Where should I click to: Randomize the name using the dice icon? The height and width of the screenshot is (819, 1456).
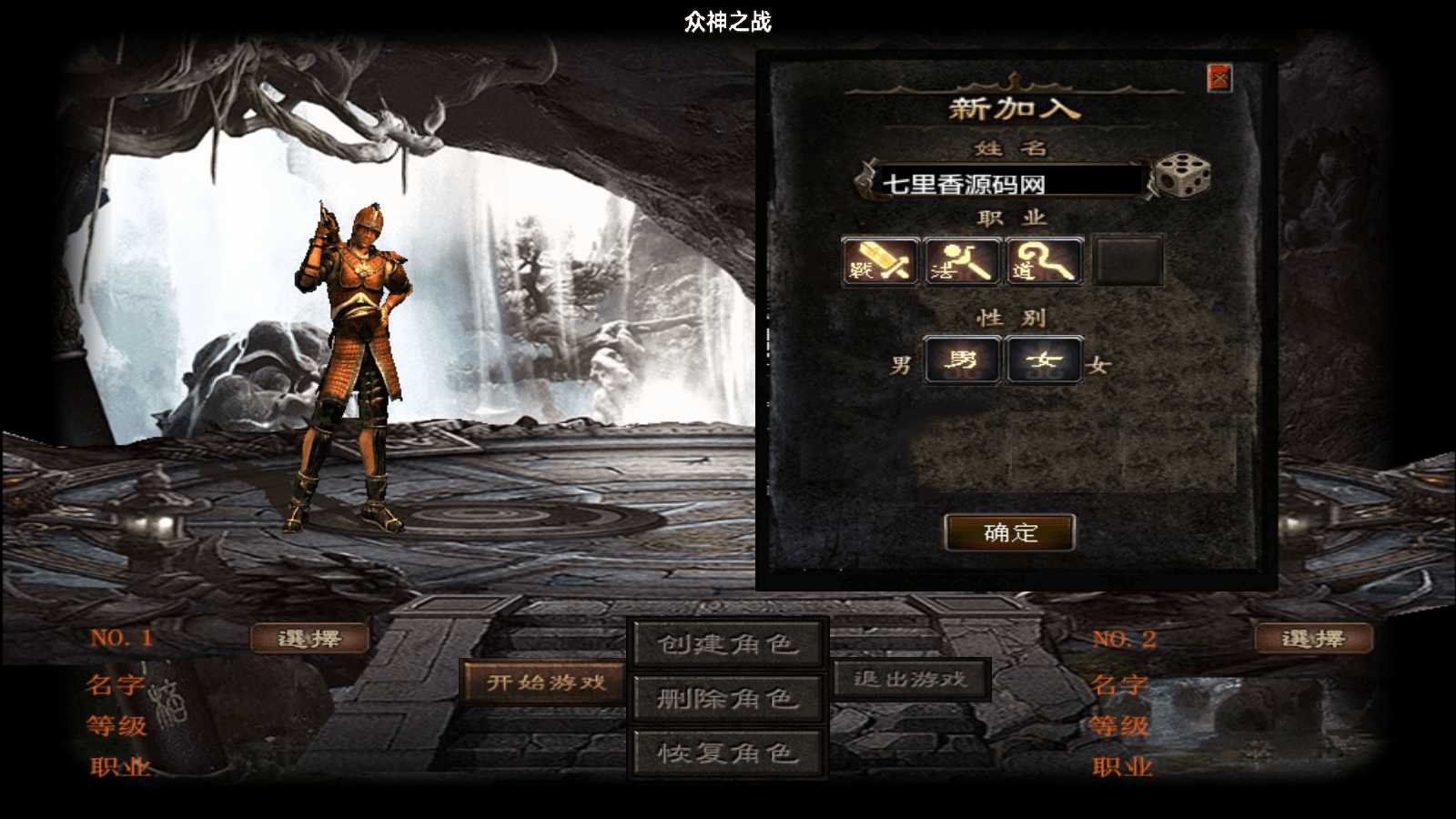[x=1180, y=178]
